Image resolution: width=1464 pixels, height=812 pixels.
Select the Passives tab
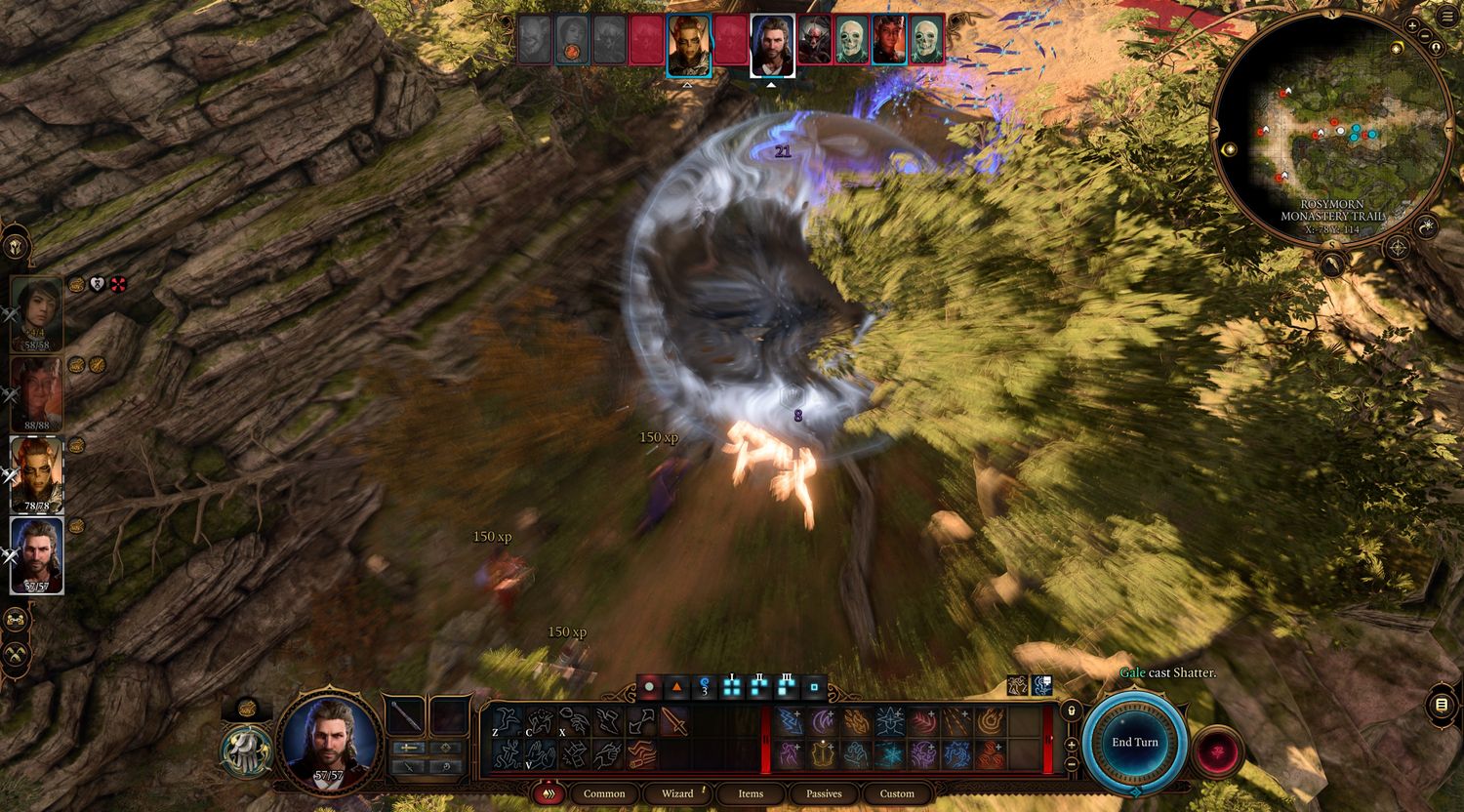[x=824, y=793]
